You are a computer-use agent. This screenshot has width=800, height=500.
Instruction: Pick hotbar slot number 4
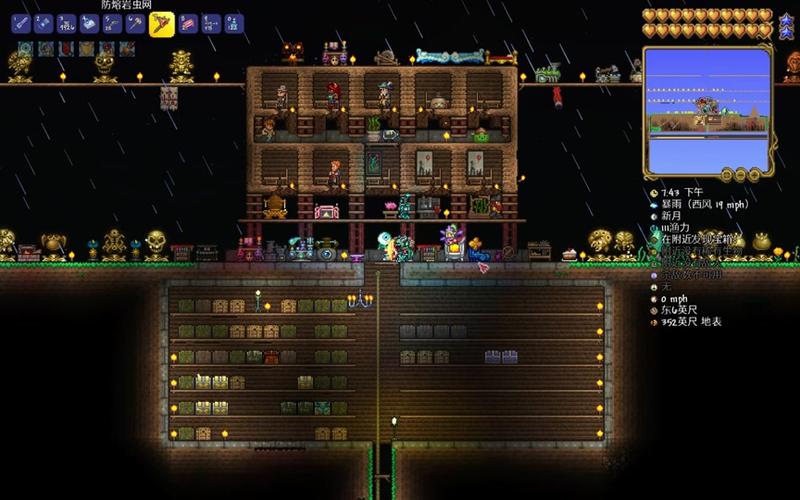90,23
